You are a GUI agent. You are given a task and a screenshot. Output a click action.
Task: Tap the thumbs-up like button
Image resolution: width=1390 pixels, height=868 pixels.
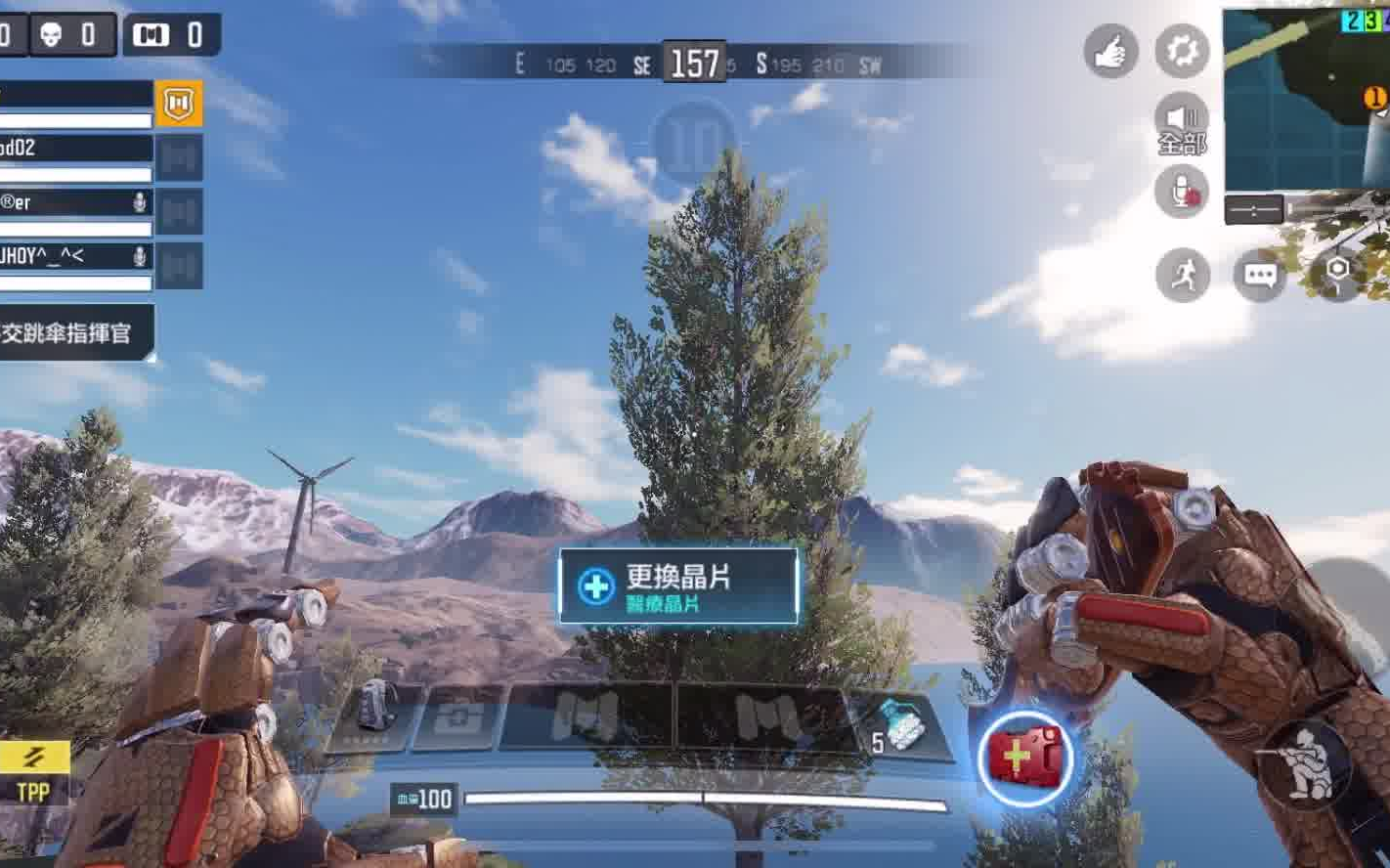pos(1110,51)
